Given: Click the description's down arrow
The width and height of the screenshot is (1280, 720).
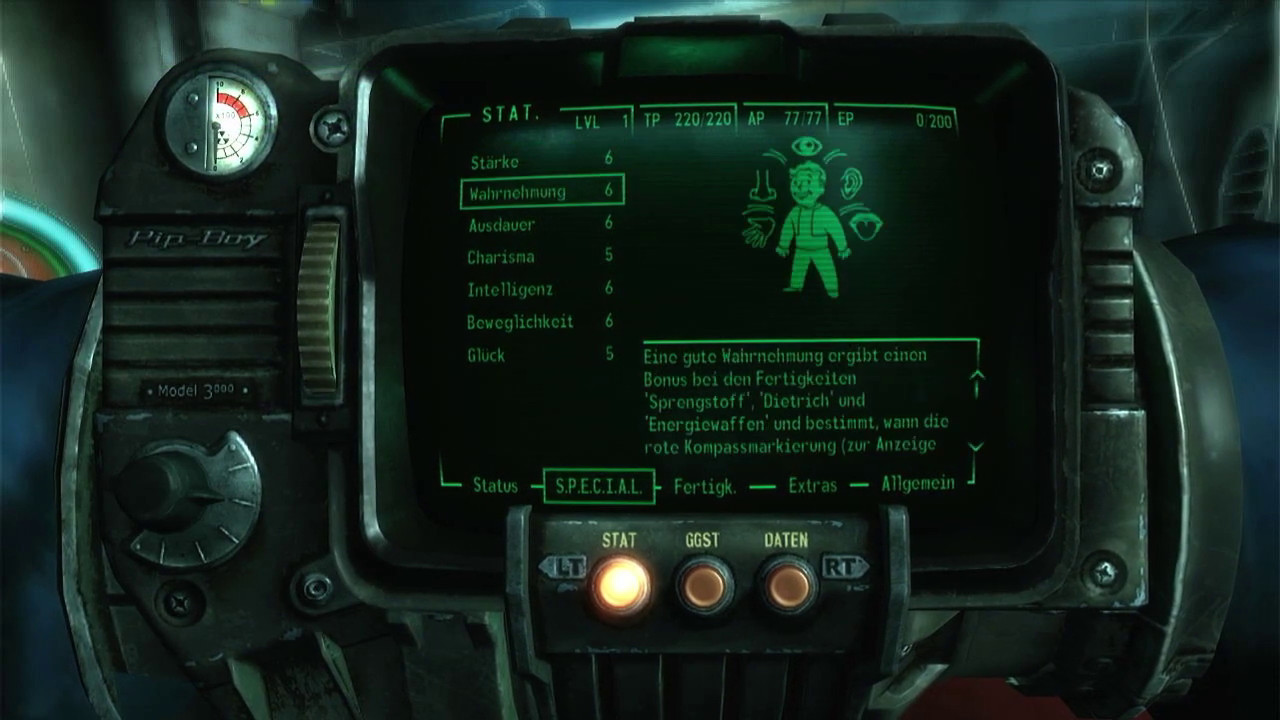Looking at the screenshot, I should coord(977,447).
